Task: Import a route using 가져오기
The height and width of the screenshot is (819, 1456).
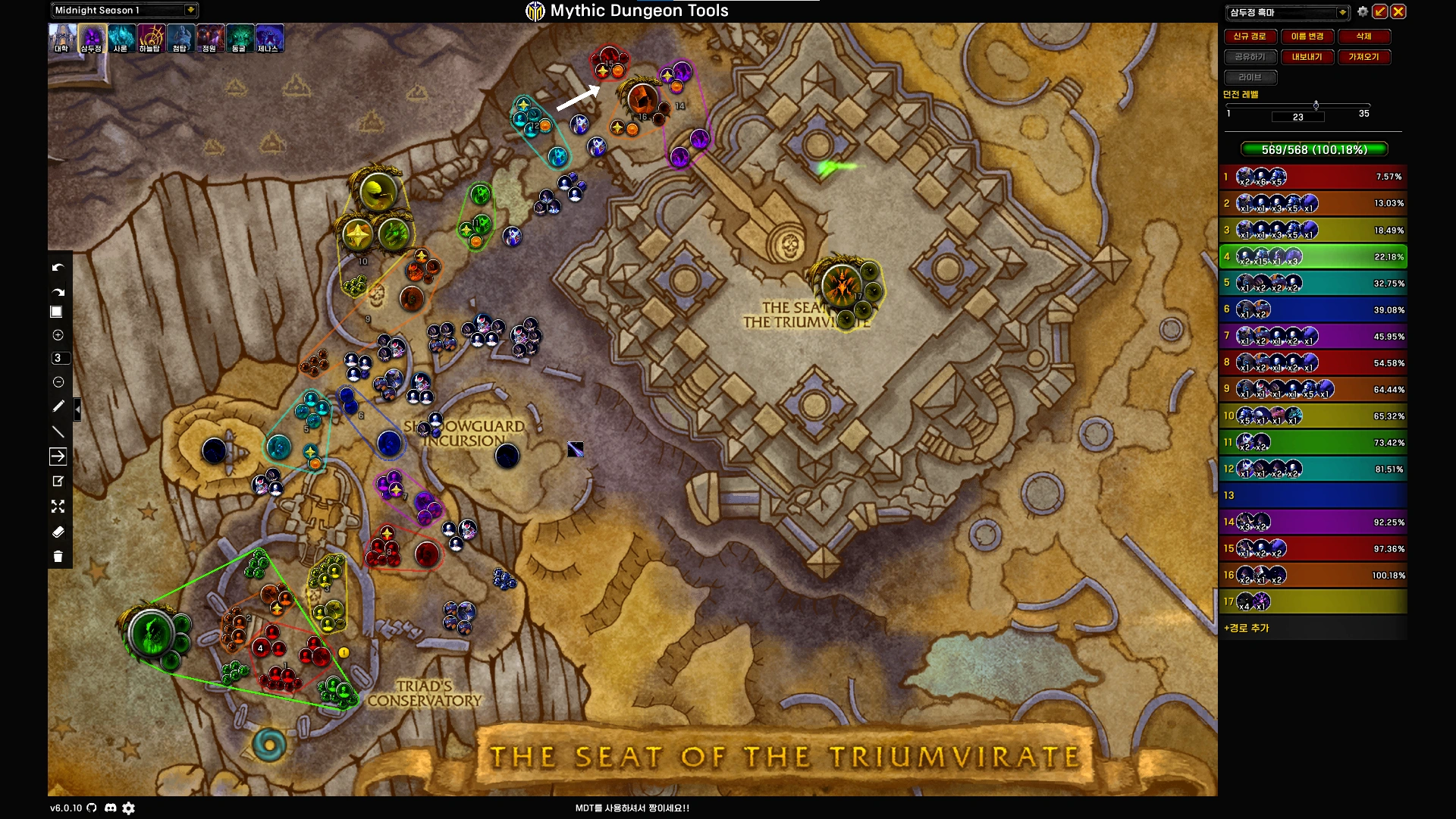Action: click(1363, 57)
